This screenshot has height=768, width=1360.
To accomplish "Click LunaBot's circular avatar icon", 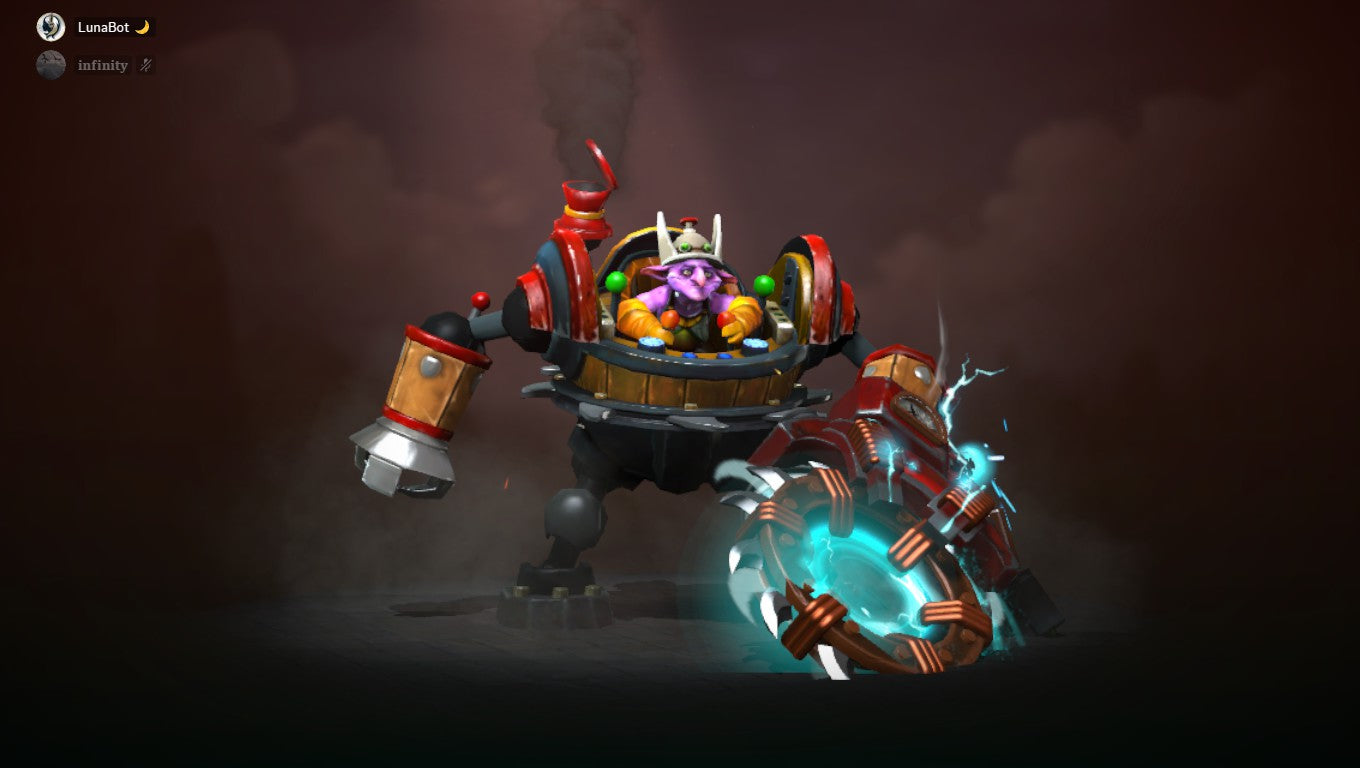I will pyautogui.click(x=49, y=26).
